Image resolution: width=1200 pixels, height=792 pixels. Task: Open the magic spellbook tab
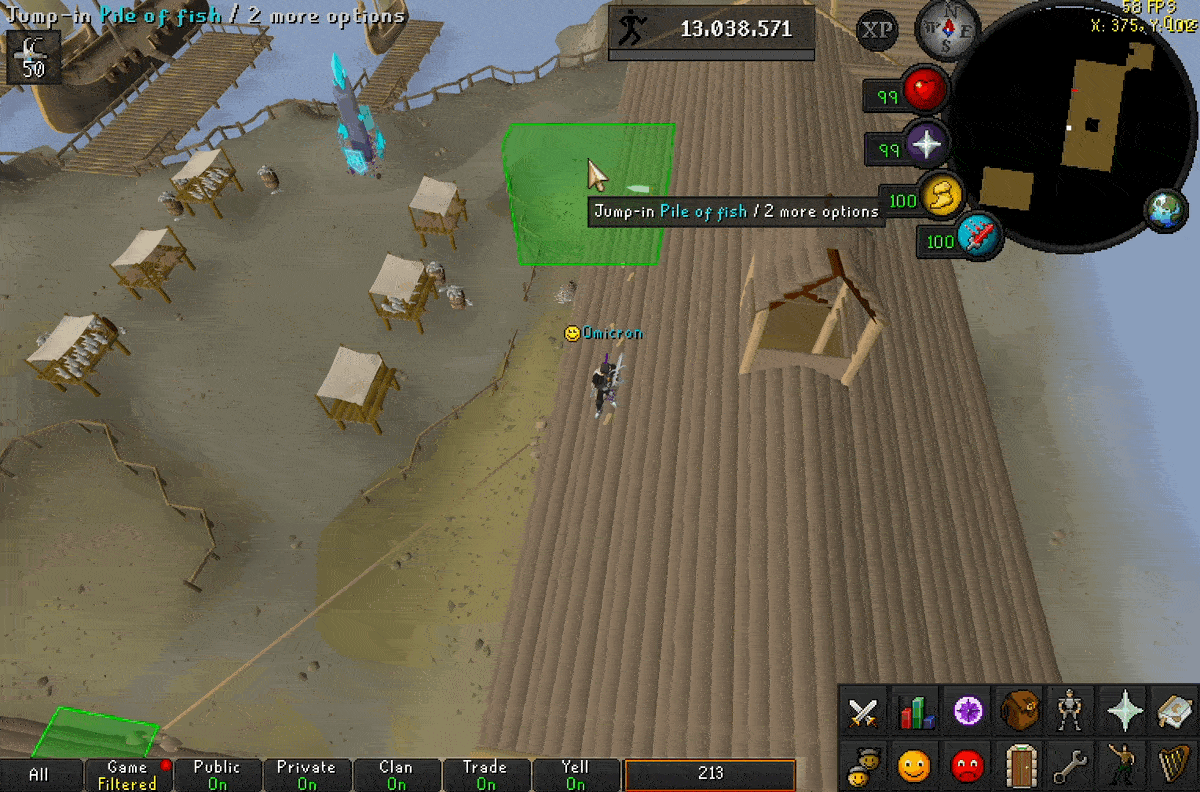[1176, 712]
